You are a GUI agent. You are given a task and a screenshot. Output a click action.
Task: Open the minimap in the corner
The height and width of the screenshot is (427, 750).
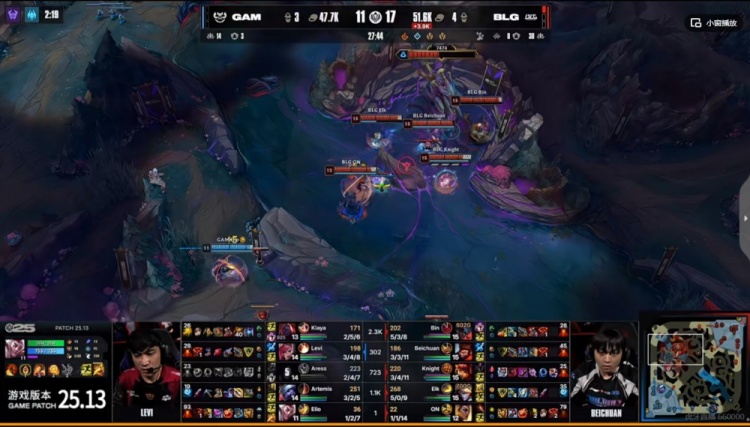coord(694,372)
